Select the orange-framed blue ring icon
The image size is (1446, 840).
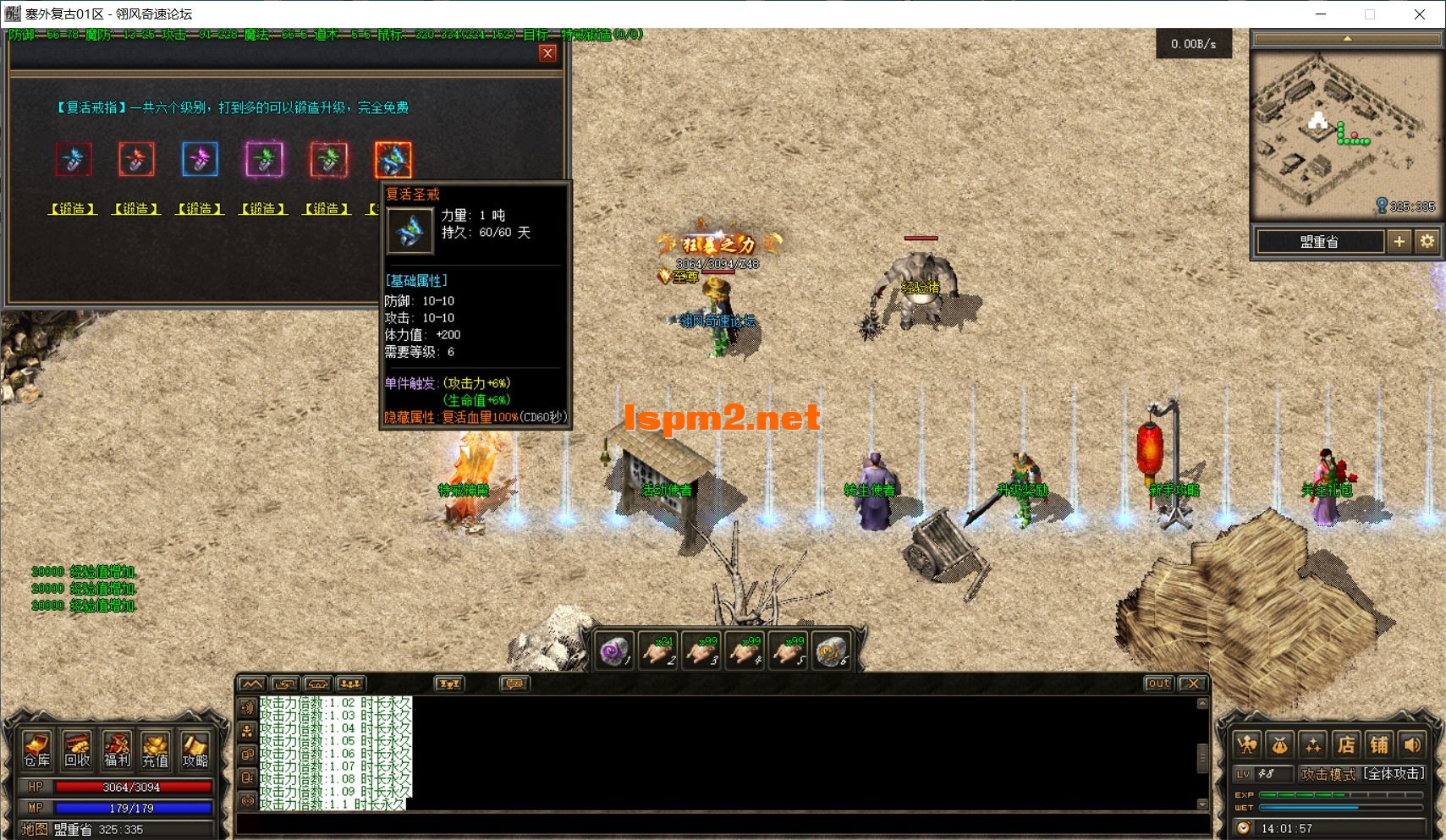393,160
